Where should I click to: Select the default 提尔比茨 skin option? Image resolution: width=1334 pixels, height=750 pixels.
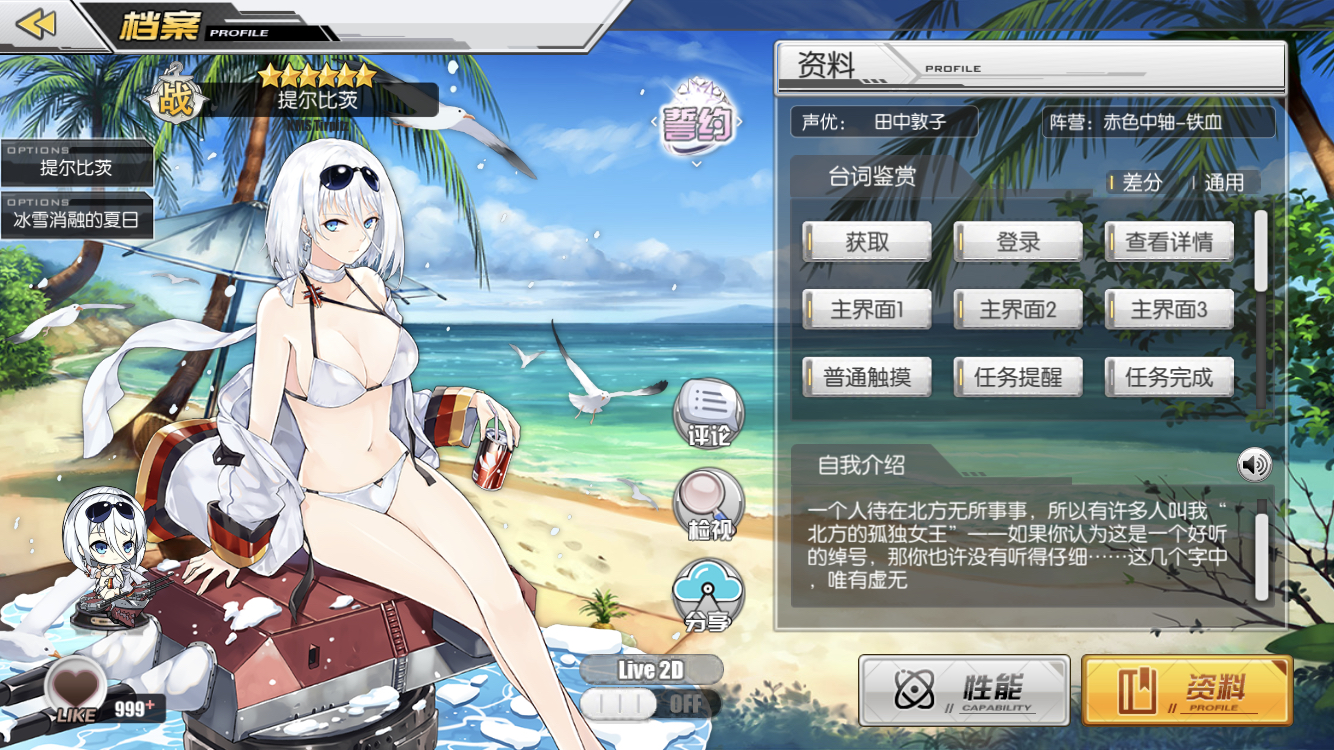pyautogui.click(x=76, y=166)
